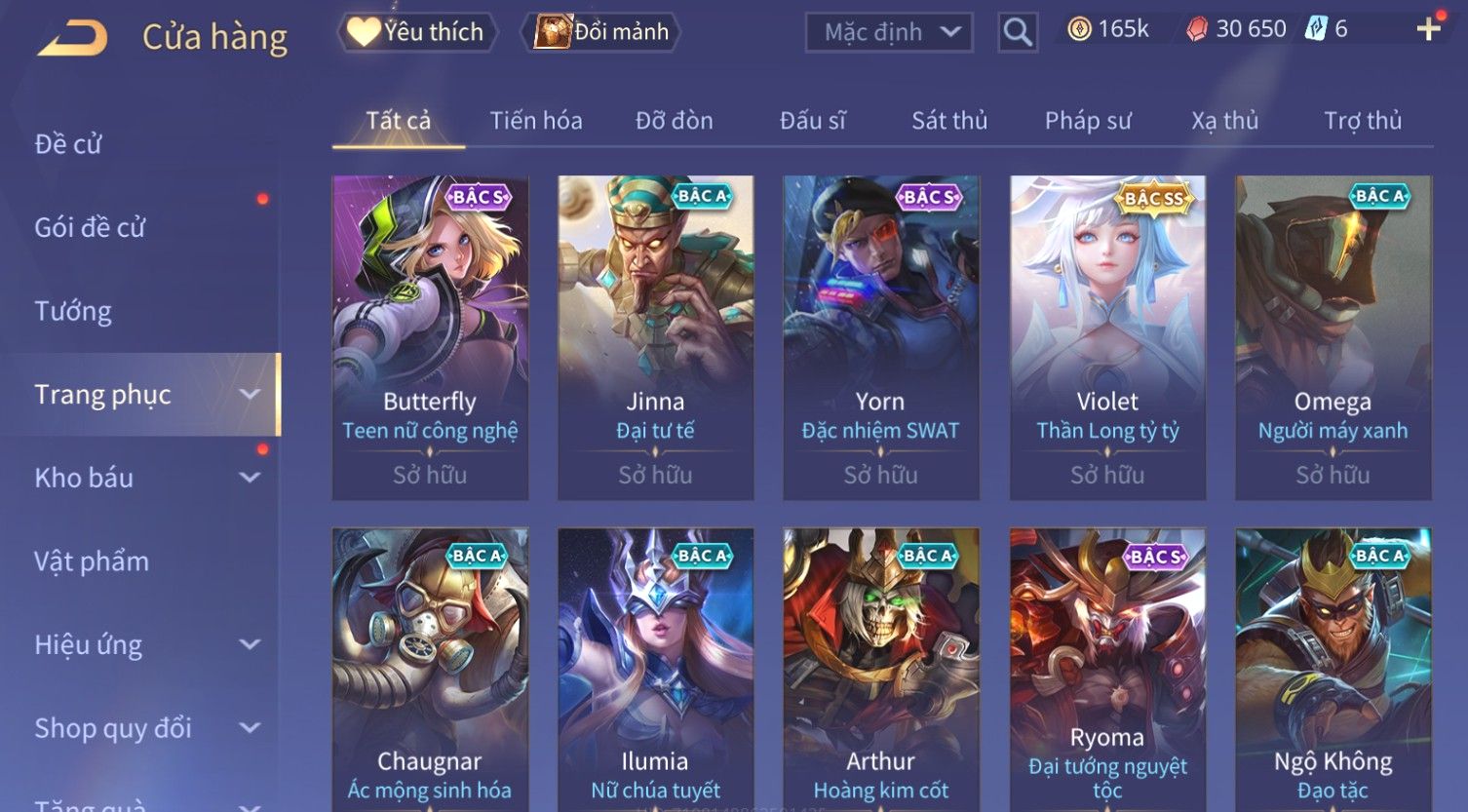The width and height of the screenshot is (1468, 812).
Task: Open the Trợ thủ tab
Action: (x=1362, y=121)
